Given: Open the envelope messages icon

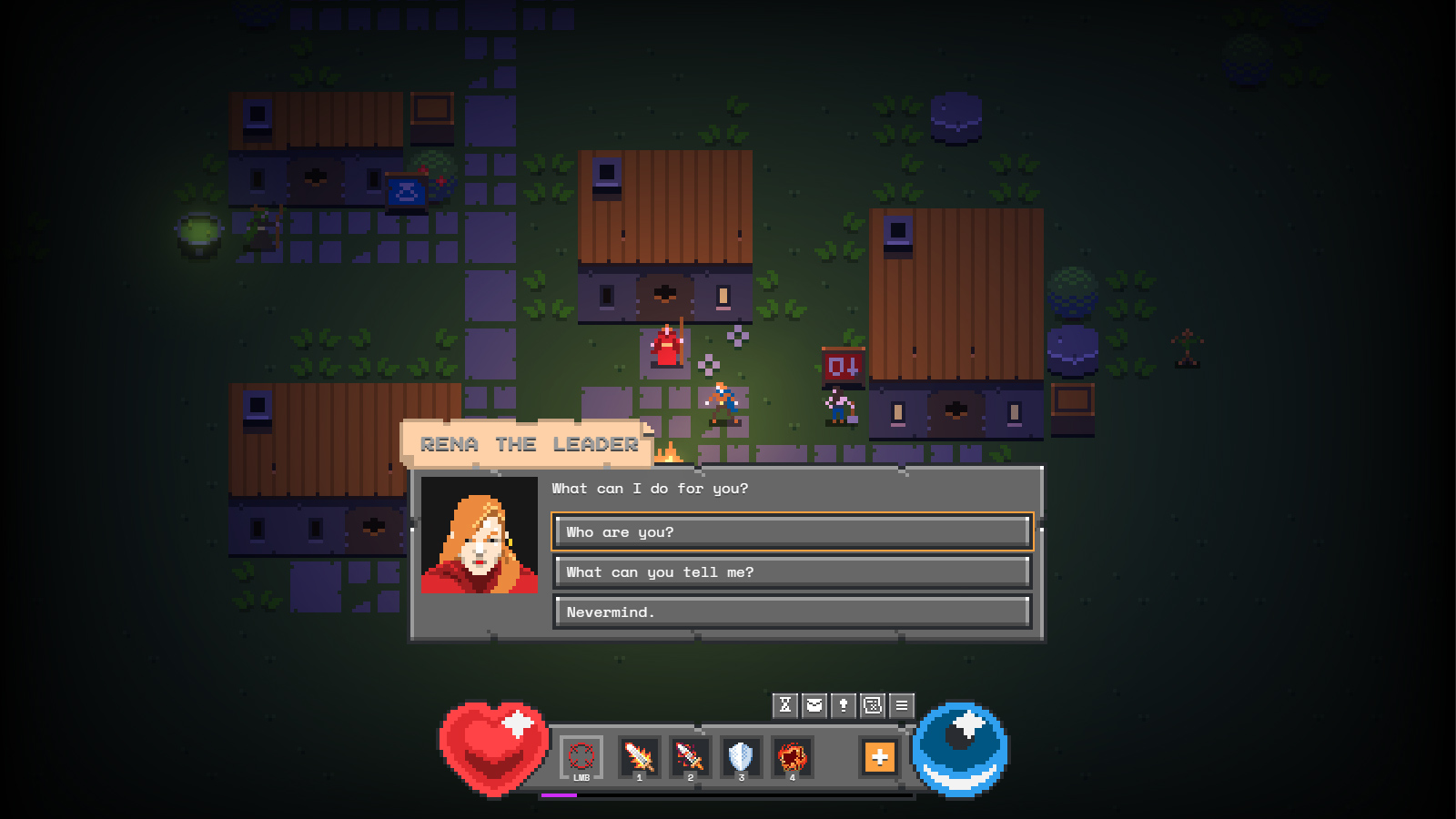Looking at the screenshot, I should pos(813,704).
